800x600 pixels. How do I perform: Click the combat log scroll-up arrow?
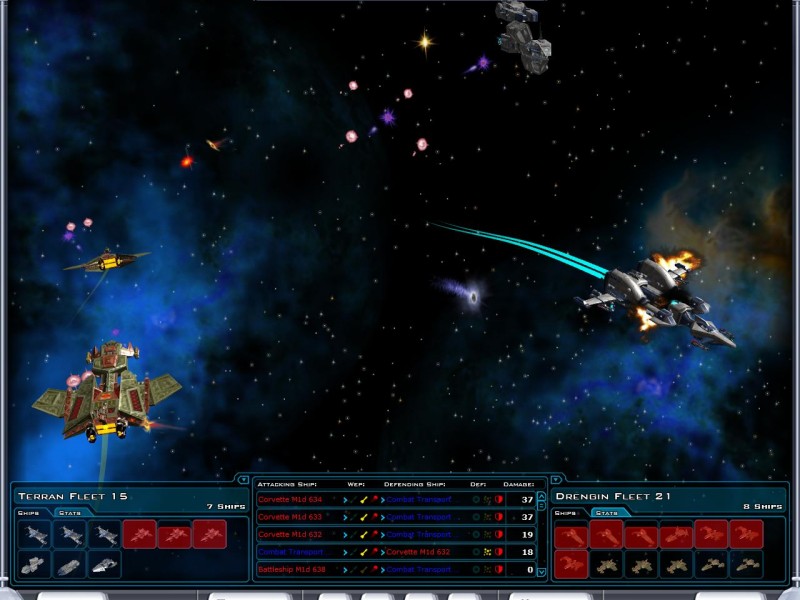click(542, 497)
